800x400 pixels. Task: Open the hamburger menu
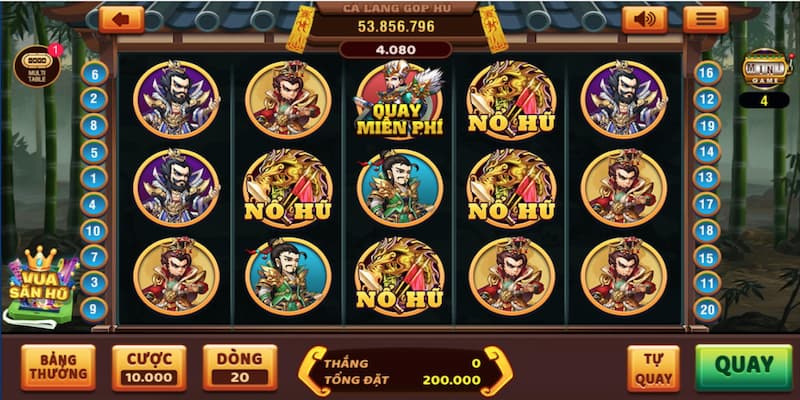coord(705,19)
